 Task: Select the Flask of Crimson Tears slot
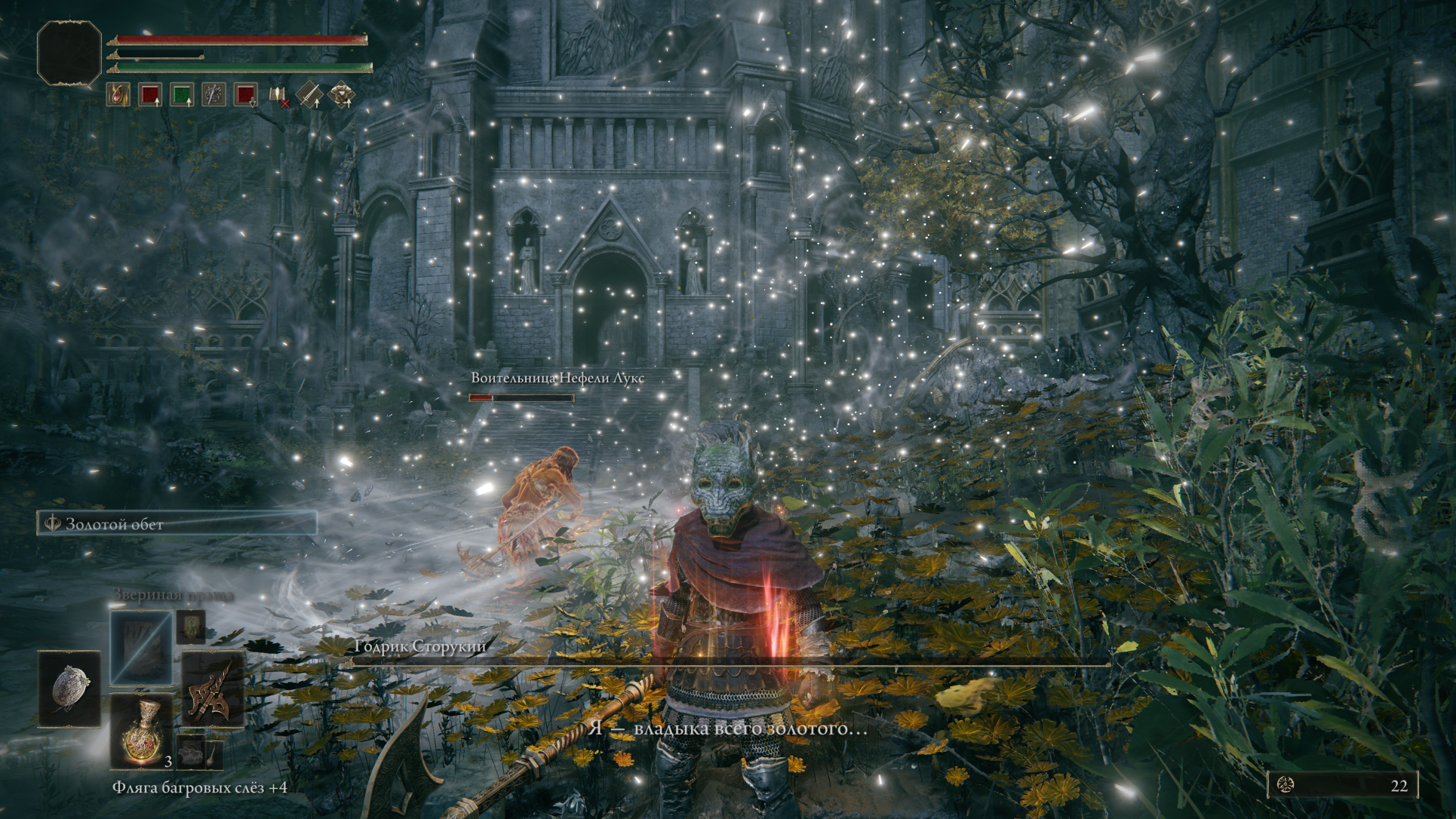pos(142,730)
